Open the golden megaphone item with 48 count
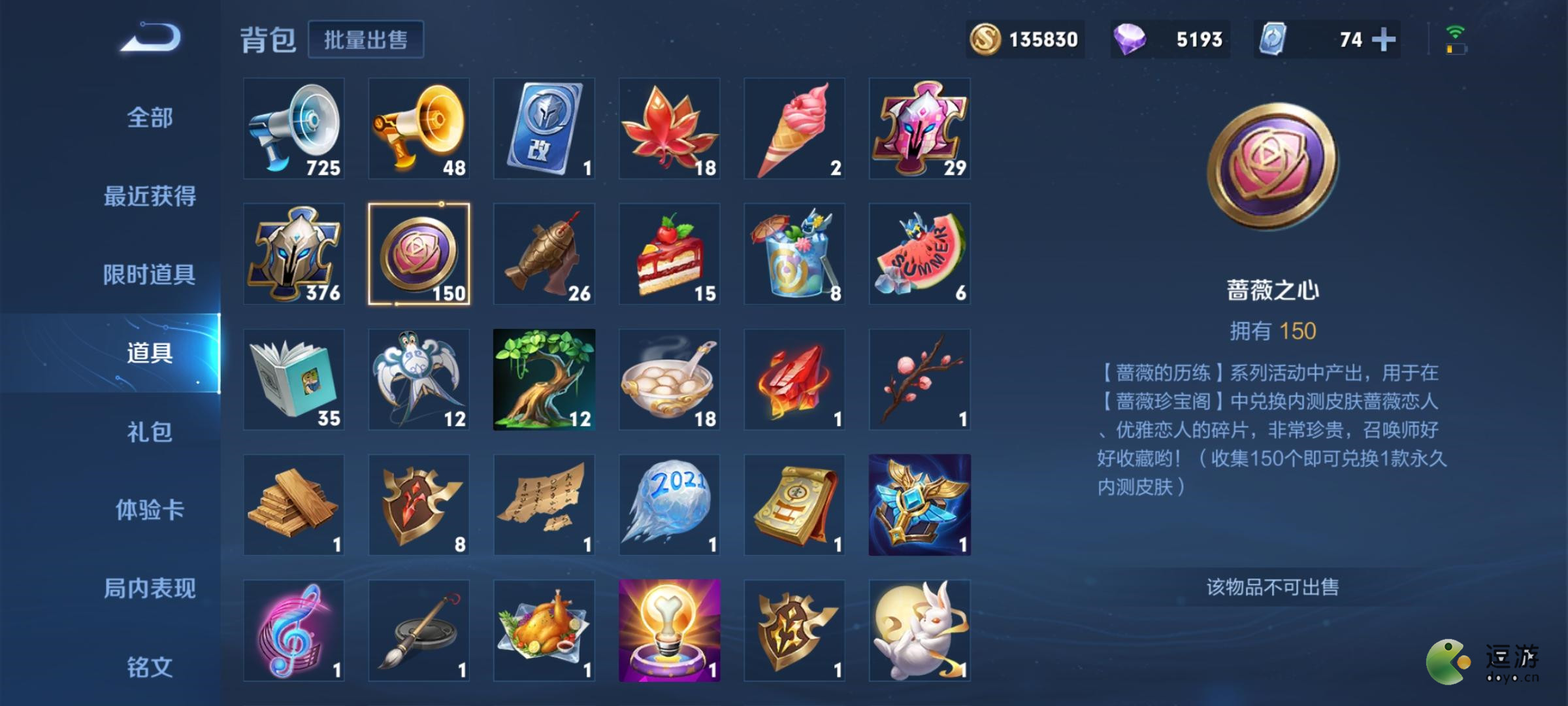This screenshot has width=1568, height=706. pyautogui.click(x=418, y=129)
